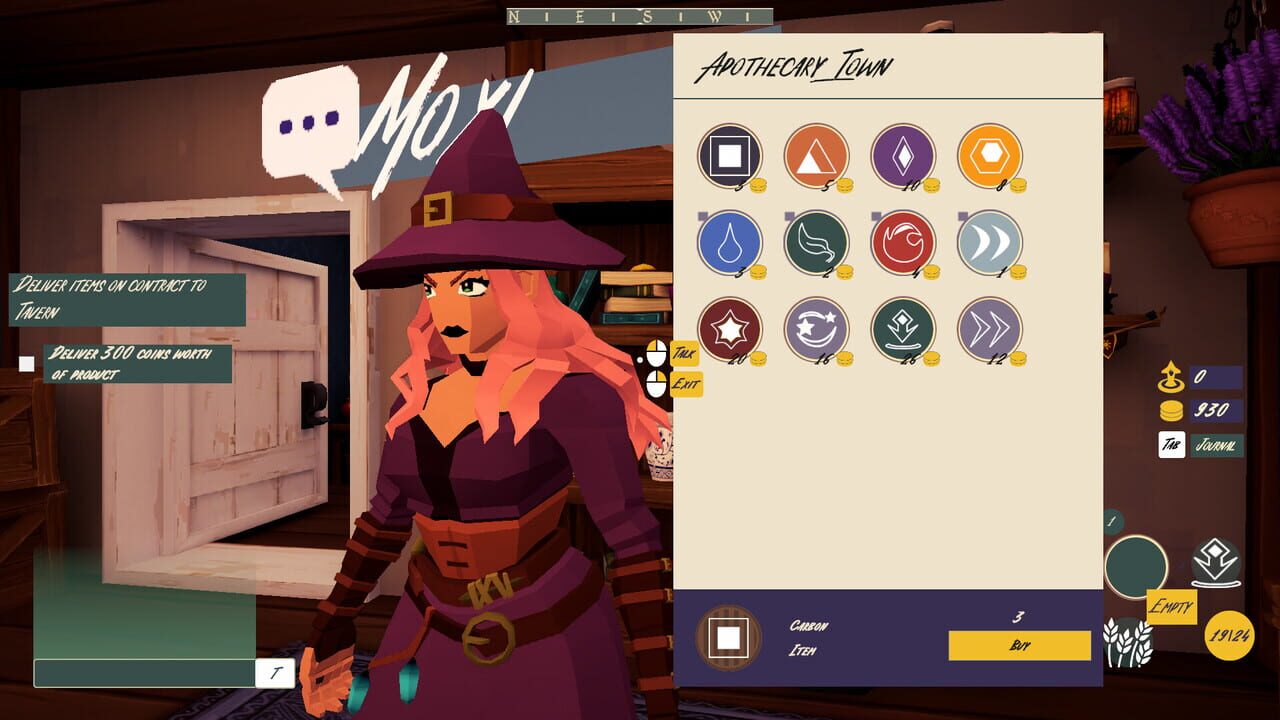Select the blue water droplet ingredient
Viewport: 1280px width, 720px height.
(x=728, y=243)
